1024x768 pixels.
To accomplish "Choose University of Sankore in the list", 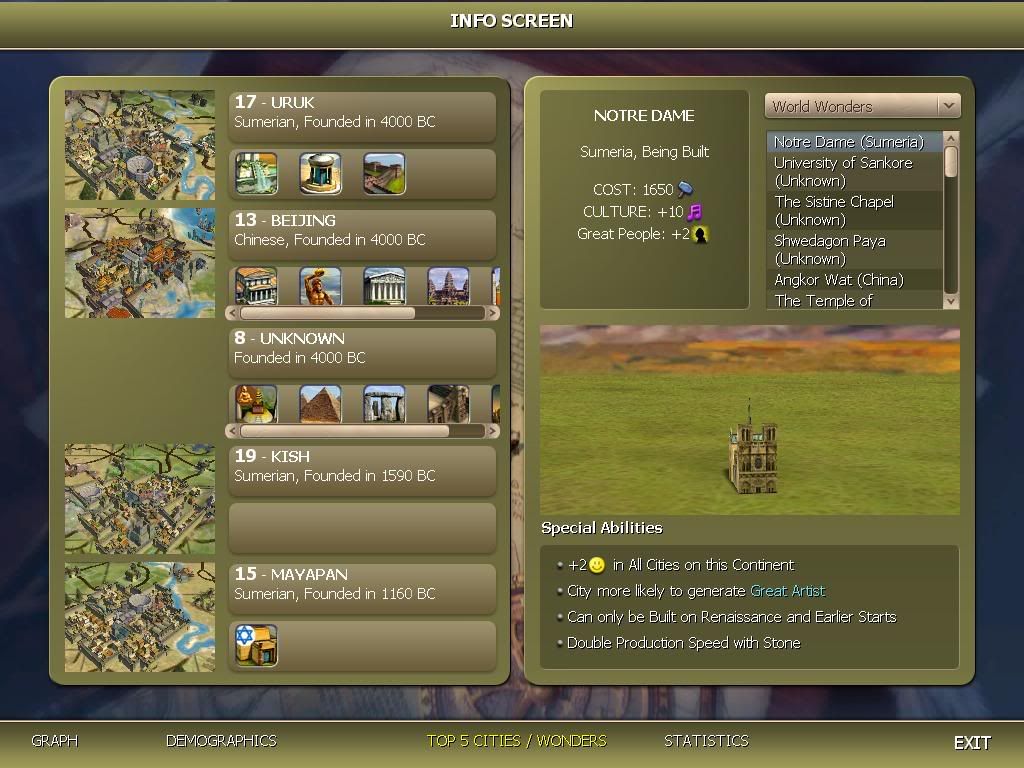I will (843, 171).
